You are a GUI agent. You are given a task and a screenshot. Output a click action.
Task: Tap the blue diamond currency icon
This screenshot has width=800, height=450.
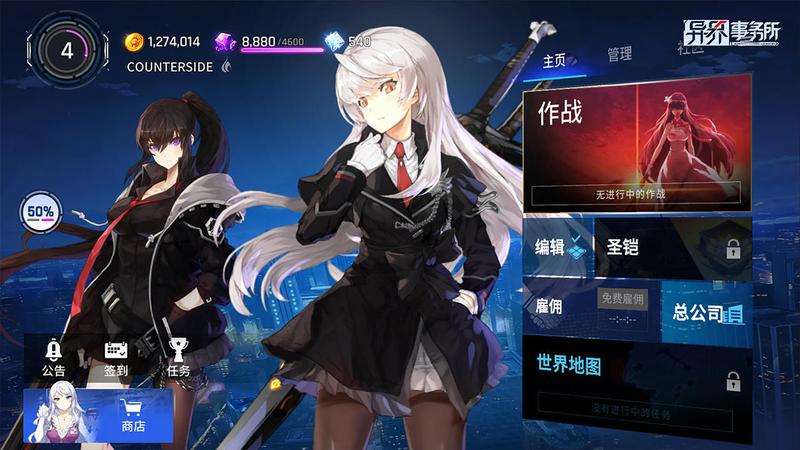(x=335, y=41)
